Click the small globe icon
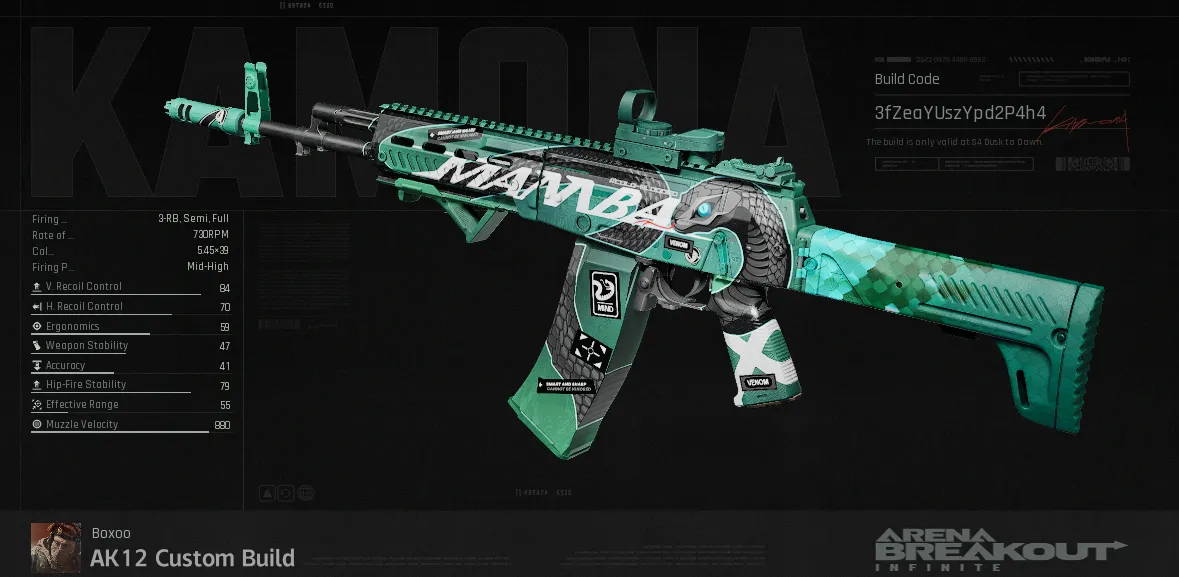The height and width of the screenshot is (577, 1179). tap(306, 493)
